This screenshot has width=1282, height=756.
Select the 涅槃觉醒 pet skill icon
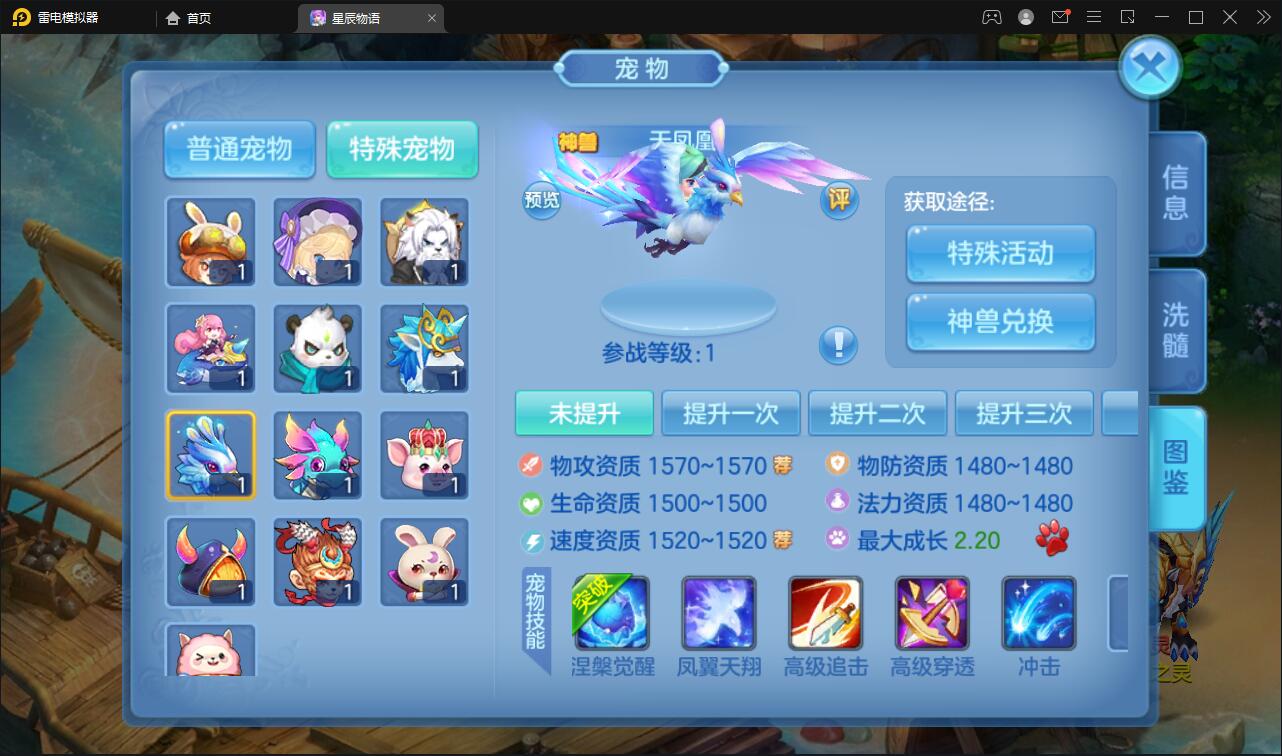click(610, 612)
